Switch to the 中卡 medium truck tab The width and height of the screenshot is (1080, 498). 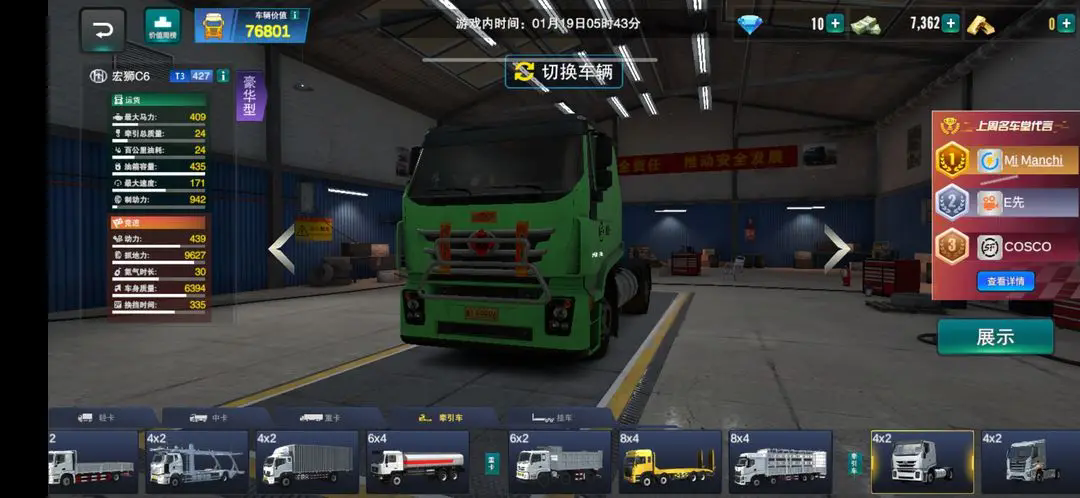pyautogui.click(x=213, y=418)
